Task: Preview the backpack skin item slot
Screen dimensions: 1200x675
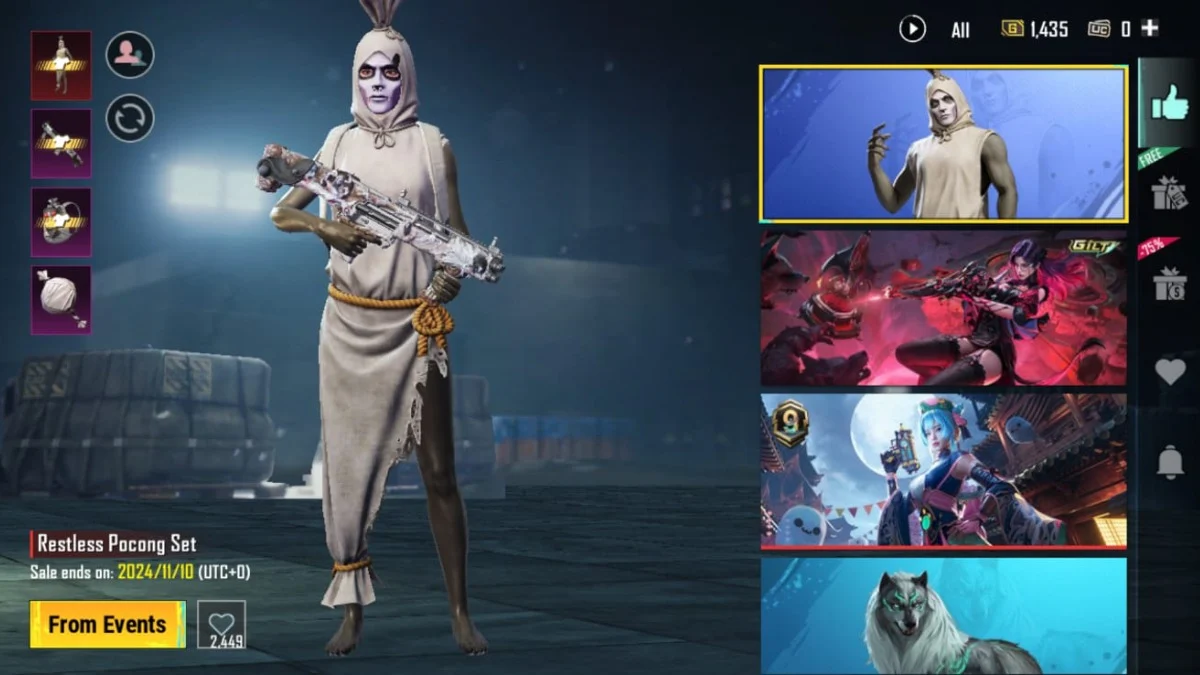Action: 61,221
